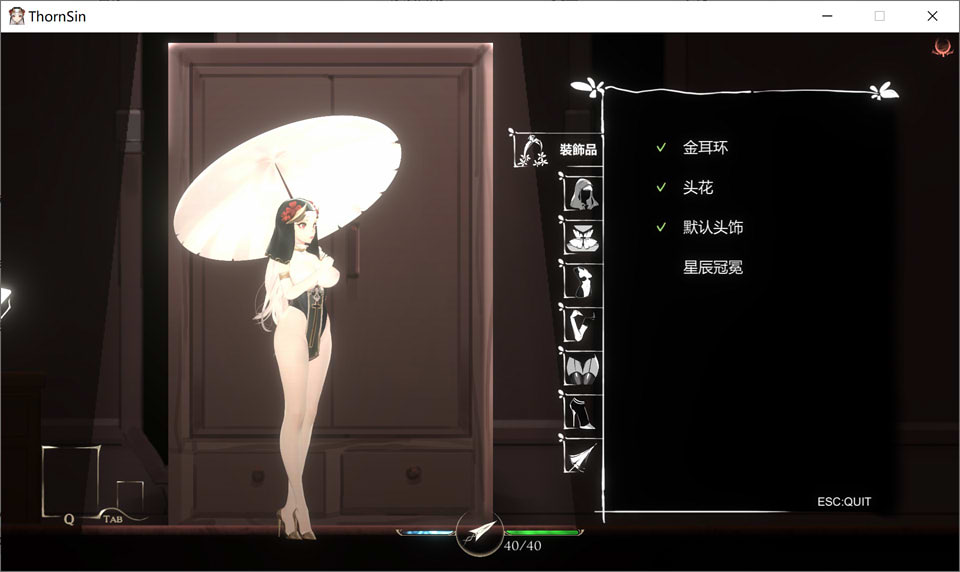The width and height of the screenshot is (960, 572).
Task: Toggle the 头花 head flower accessory
Action: [x=698, y=188]
